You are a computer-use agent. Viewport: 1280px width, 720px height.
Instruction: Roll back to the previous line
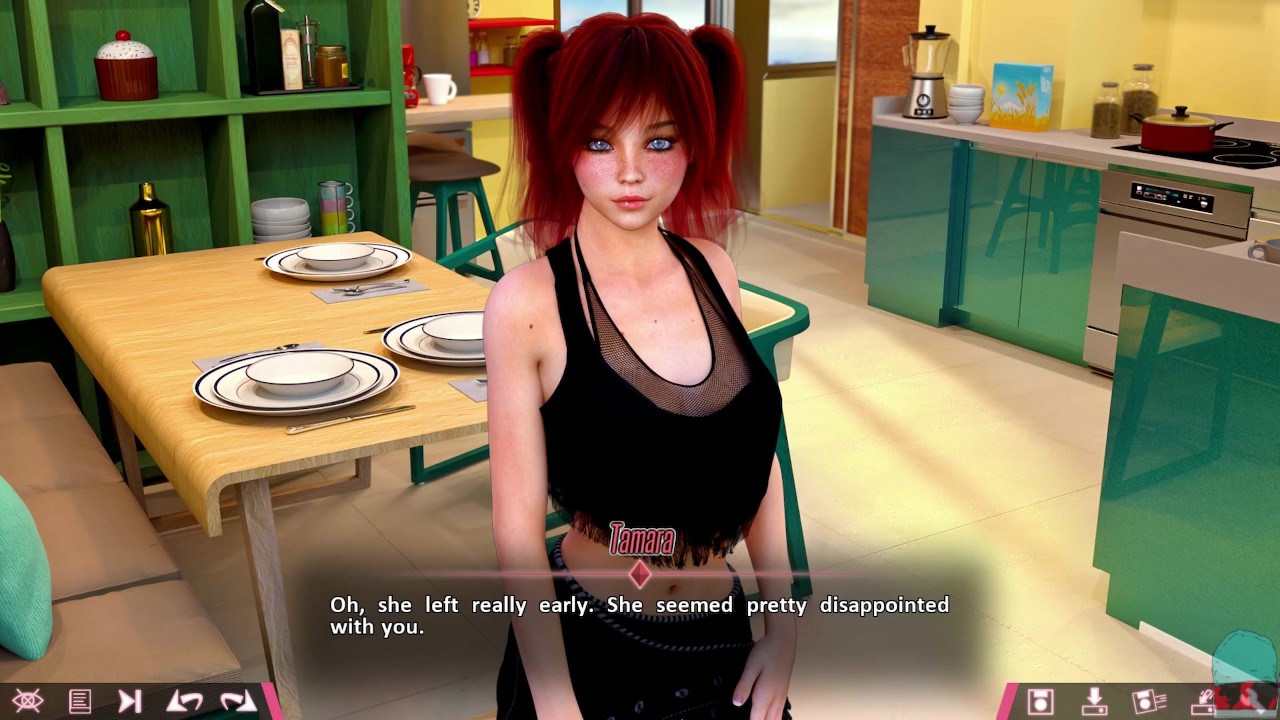(185, 701)
